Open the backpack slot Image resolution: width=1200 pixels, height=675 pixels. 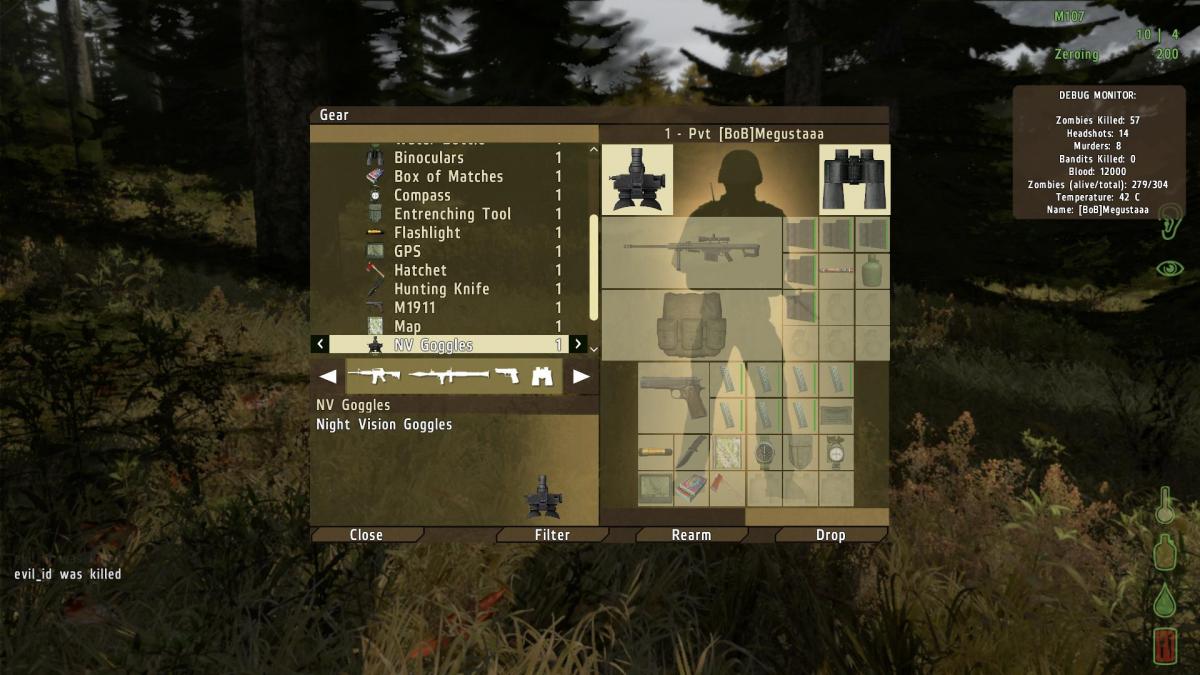pyautogui.click(x=691, y=325)
